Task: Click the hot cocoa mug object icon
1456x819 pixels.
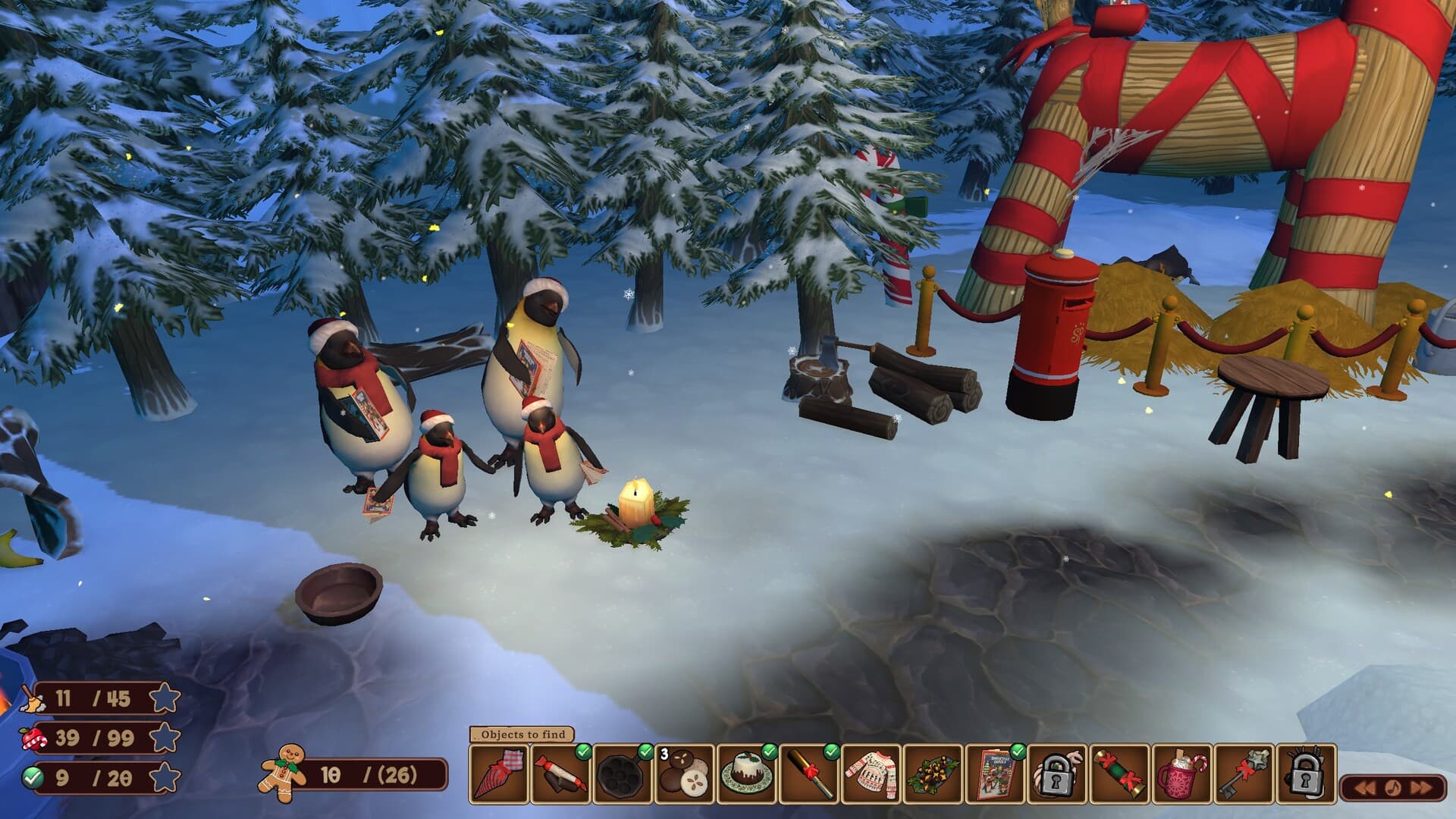Action: click(1181, 775)
